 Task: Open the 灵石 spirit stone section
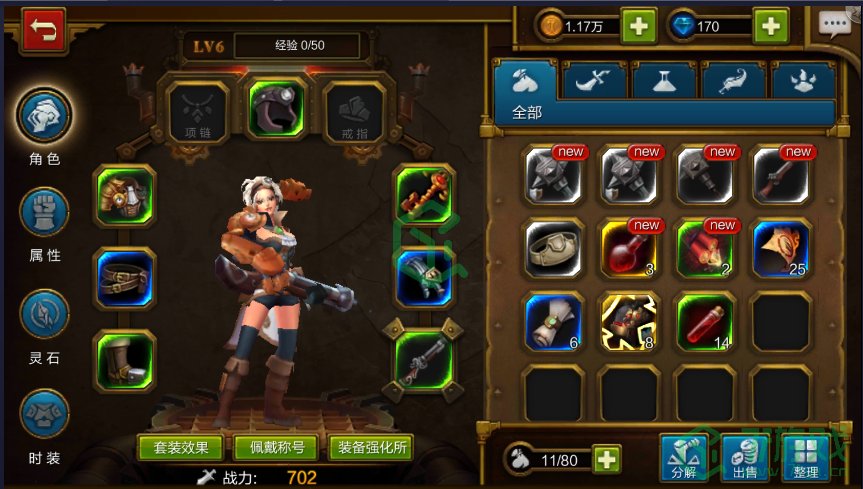coord(45,314)
